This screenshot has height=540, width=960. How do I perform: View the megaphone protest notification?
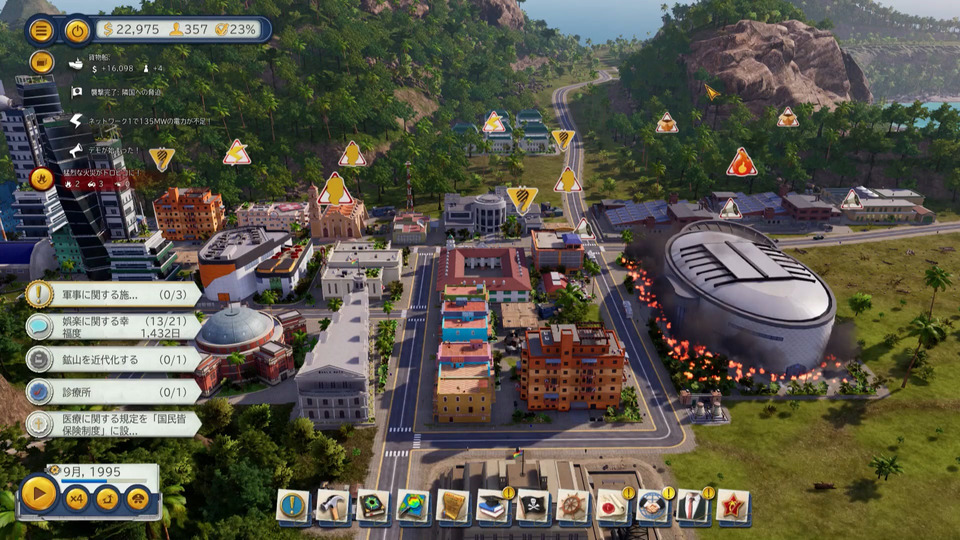click(76, 149)
